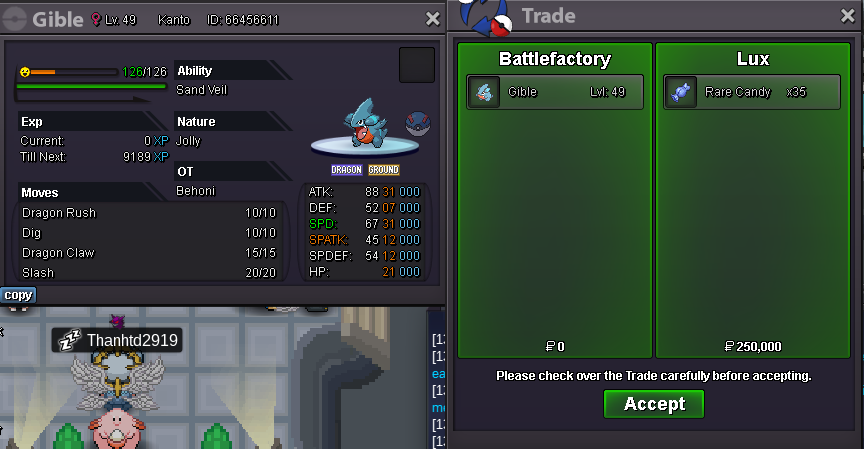Click the Dragon Rush move row
The image size is (864, 449).
click(150, 213)
